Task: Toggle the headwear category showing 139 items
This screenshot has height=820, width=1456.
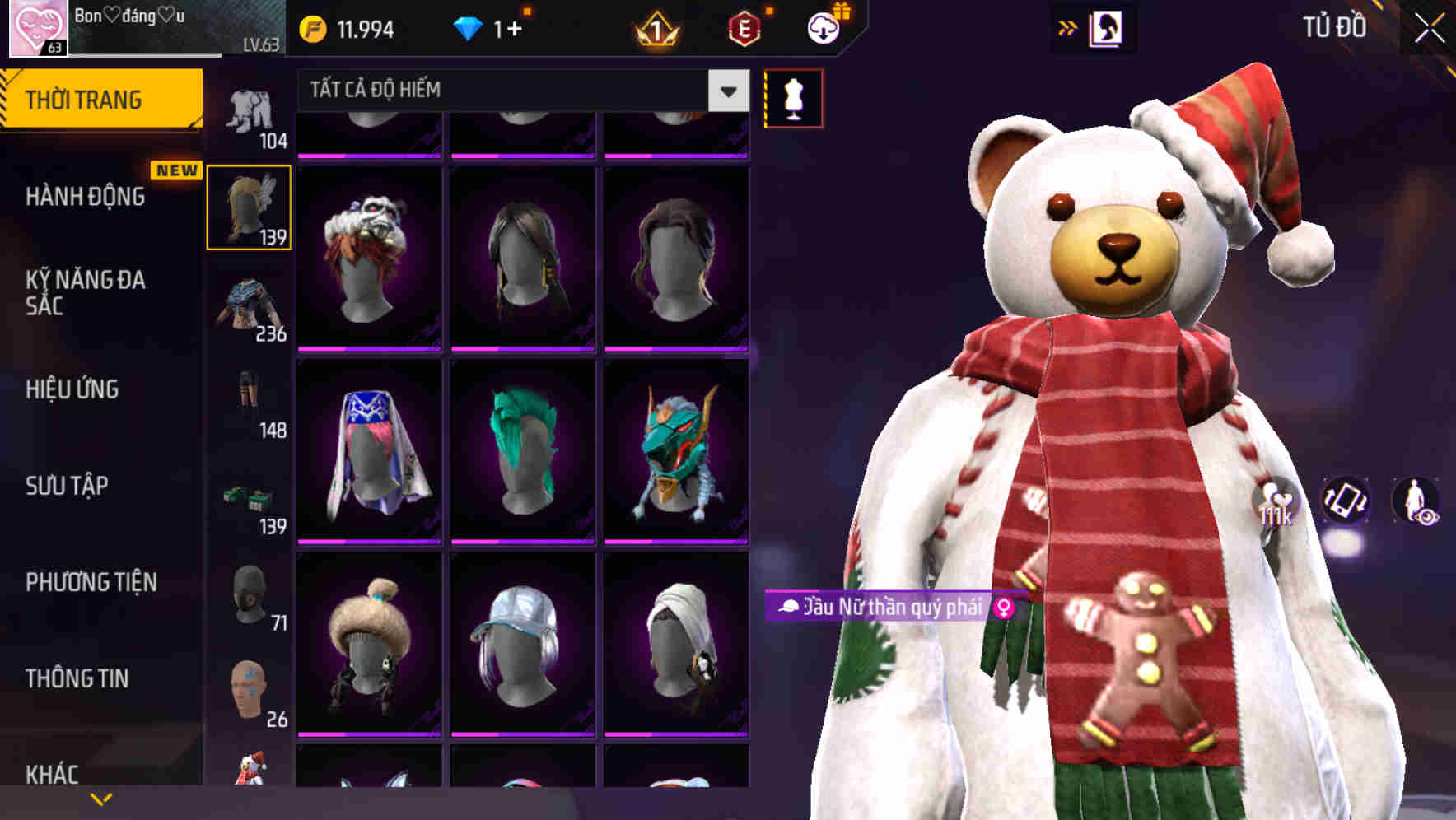Action: [x=249, y=206]
